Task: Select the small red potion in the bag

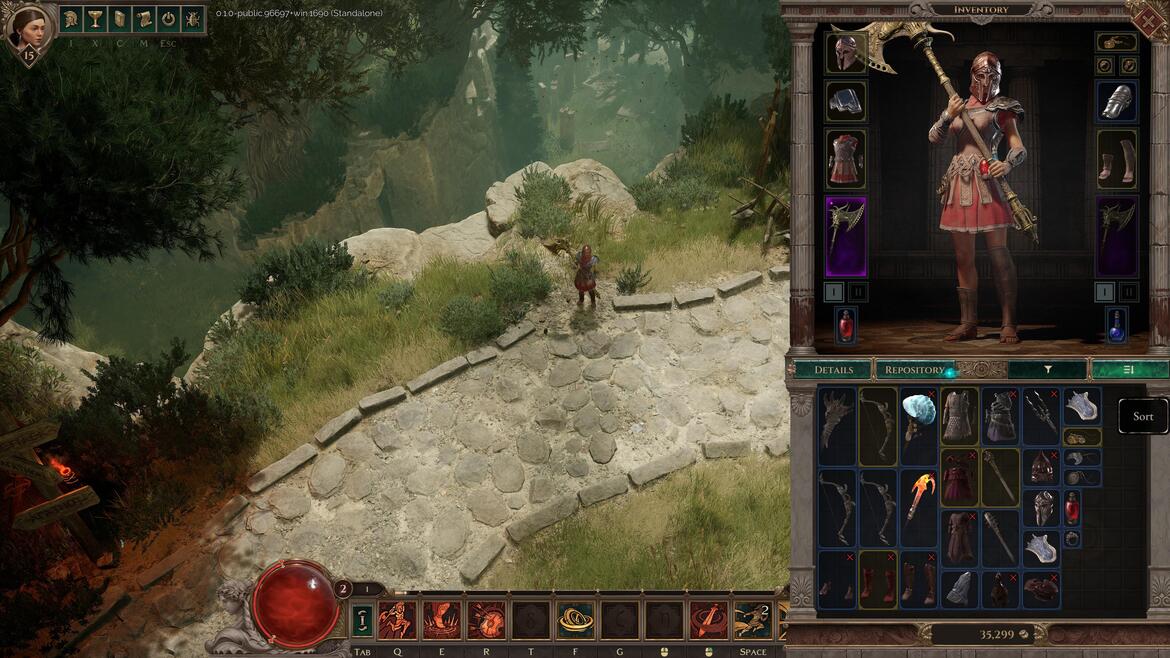Action: point(1072,507)
